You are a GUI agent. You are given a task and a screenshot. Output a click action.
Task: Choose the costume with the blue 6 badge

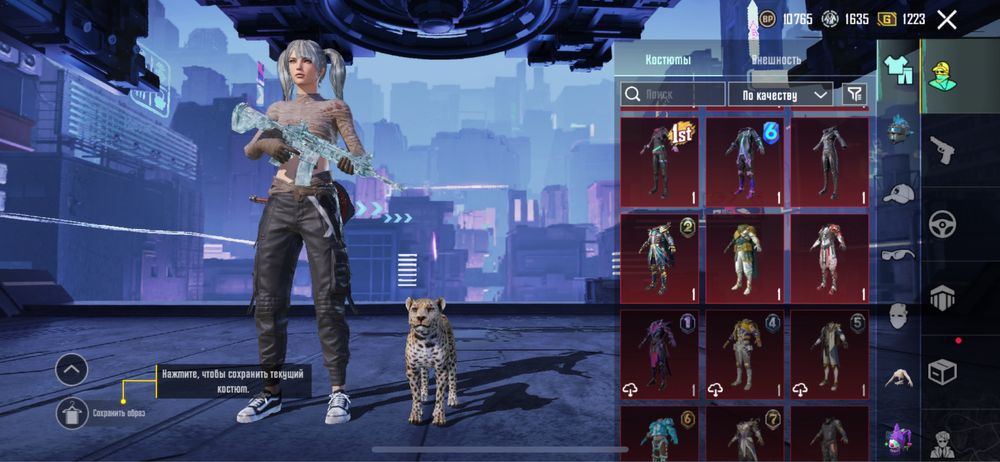point(745,161)
